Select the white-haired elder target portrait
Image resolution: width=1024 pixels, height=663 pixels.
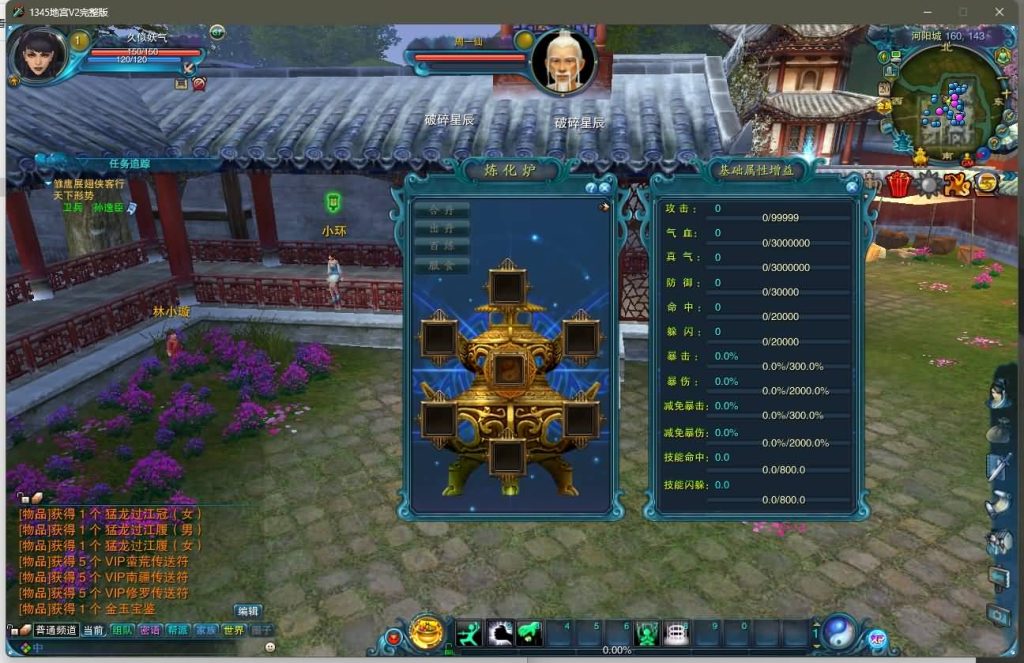[x=563, y=63]
